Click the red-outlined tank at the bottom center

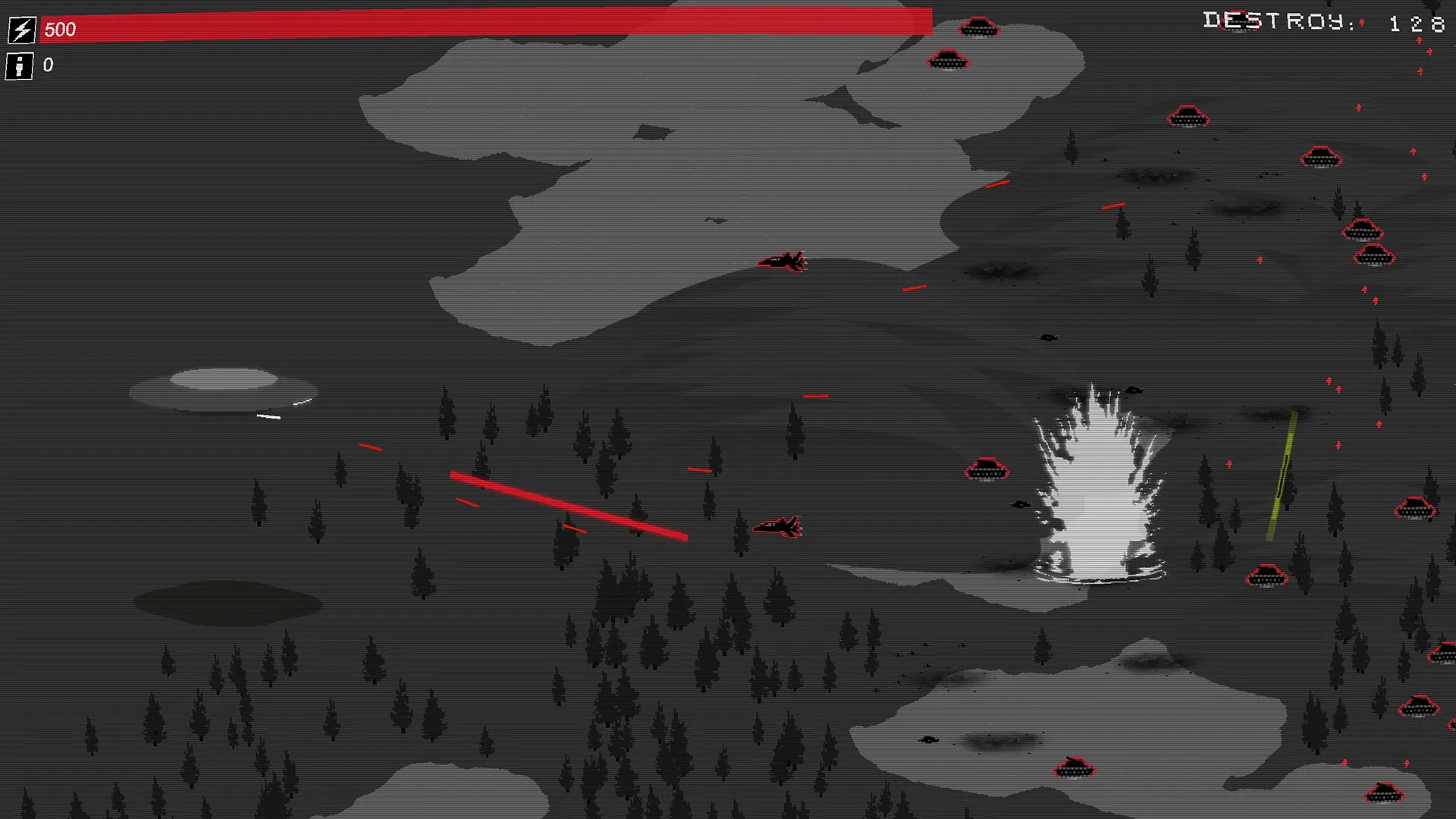click(x=1073, y=767)
